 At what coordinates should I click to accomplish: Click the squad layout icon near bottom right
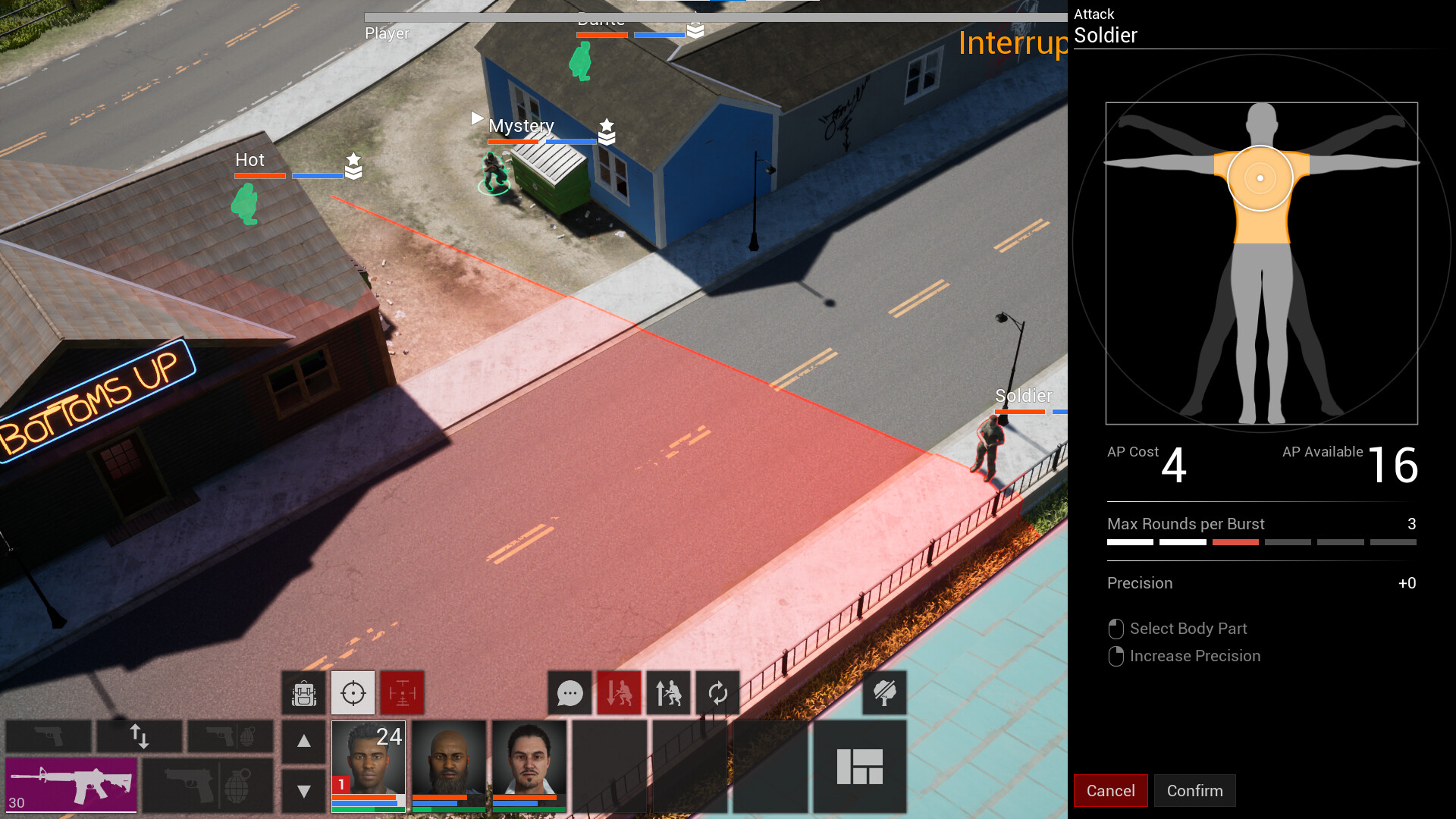(x=861, y=767)
